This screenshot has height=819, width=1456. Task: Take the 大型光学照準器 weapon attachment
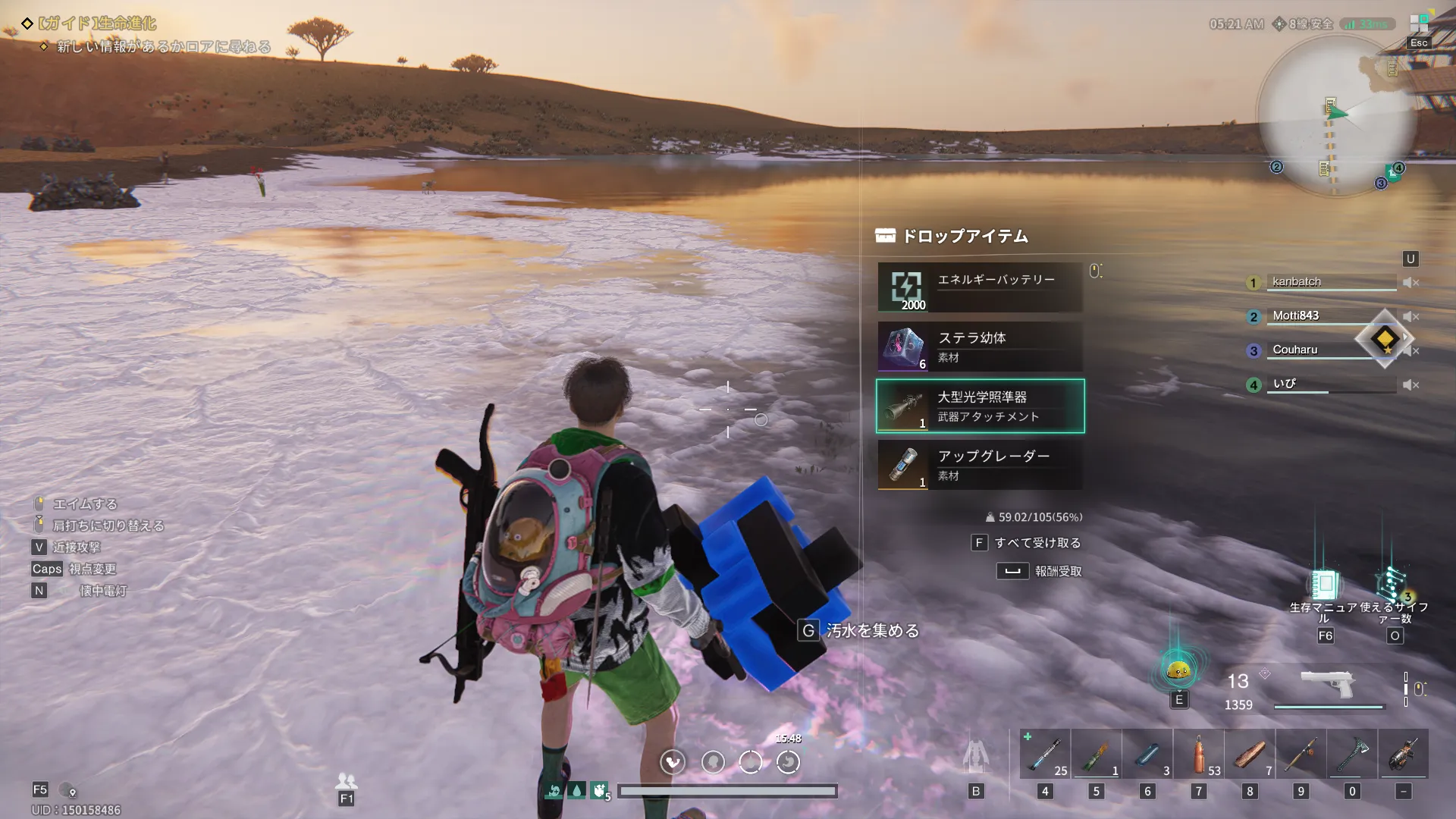pos(980,406)
